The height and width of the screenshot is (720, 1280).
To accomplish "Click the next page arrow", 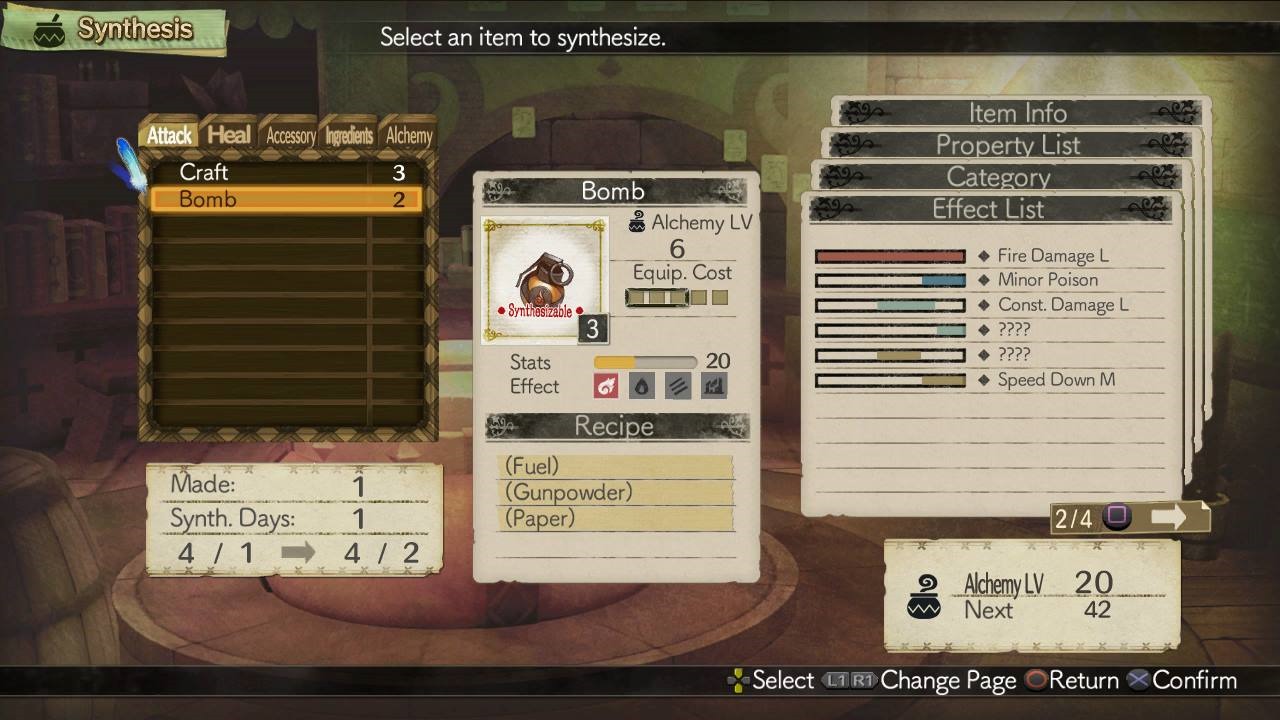I will (1167, 517).
